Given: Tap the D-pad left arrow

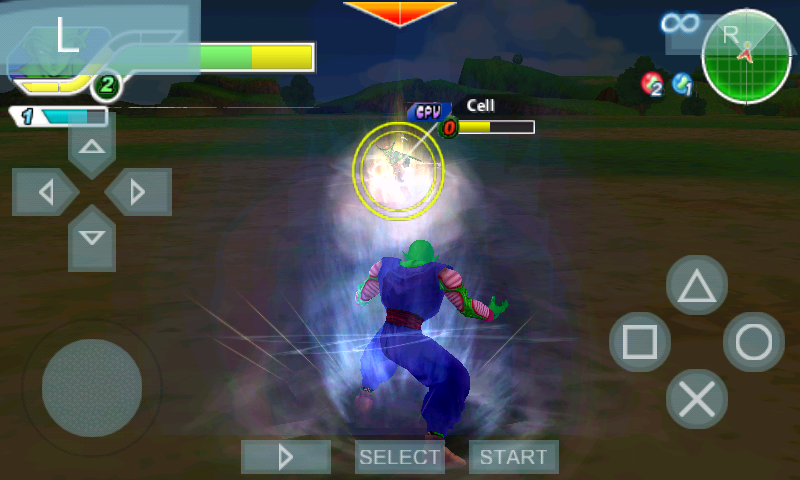Looking at the screenshot, I should pyautogui.click(x=46, y=192).
